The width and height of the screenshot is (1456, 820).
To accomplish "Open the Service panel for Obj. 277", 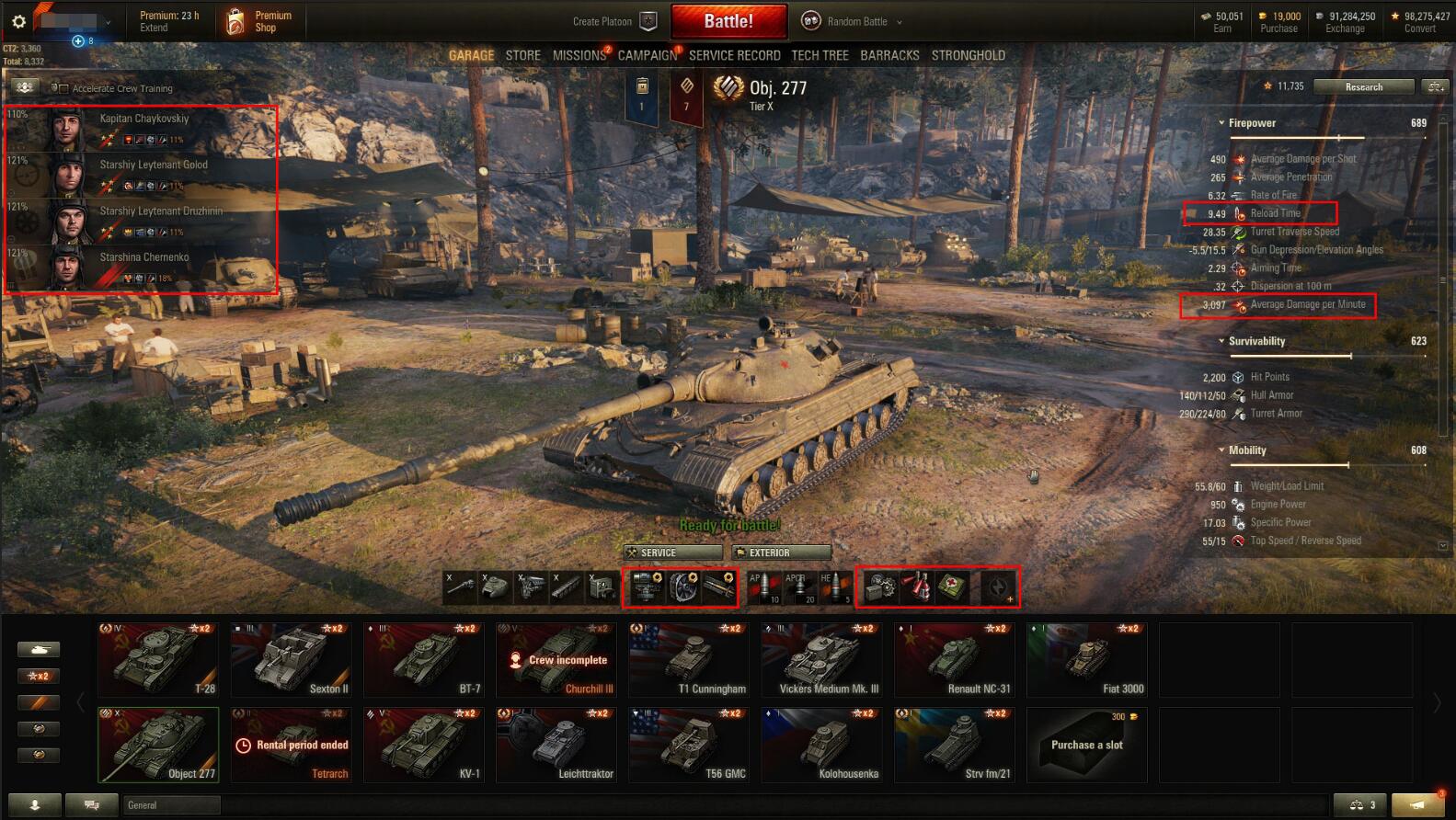I will 671,552.
